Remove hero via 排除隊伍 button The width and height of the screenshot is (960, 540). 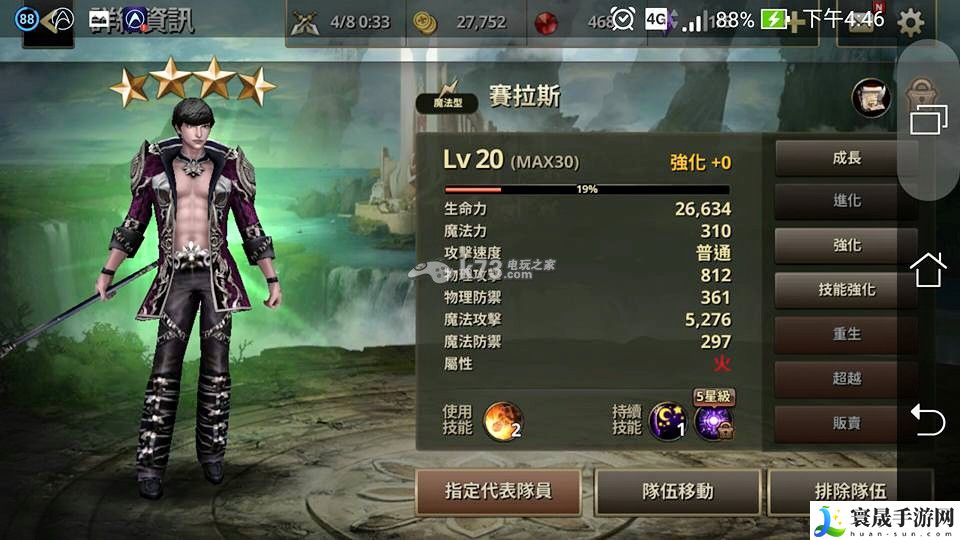[x=850, y=491]
